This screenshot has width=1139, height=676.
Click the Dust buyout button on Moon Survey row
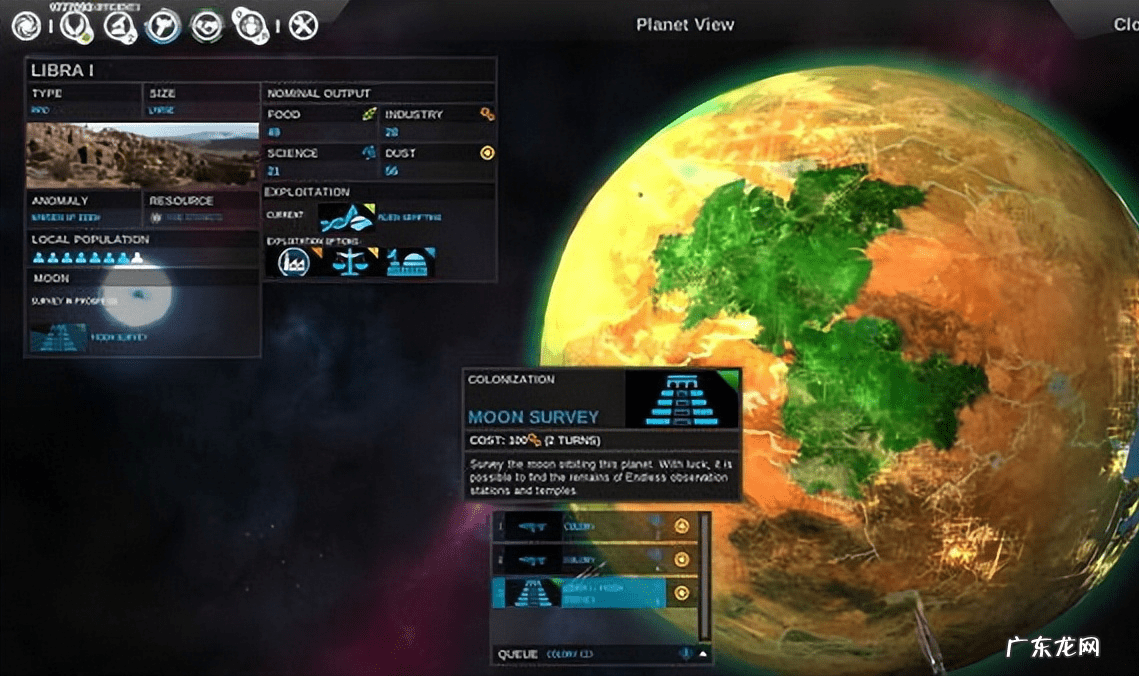click(x=682, y=592)
